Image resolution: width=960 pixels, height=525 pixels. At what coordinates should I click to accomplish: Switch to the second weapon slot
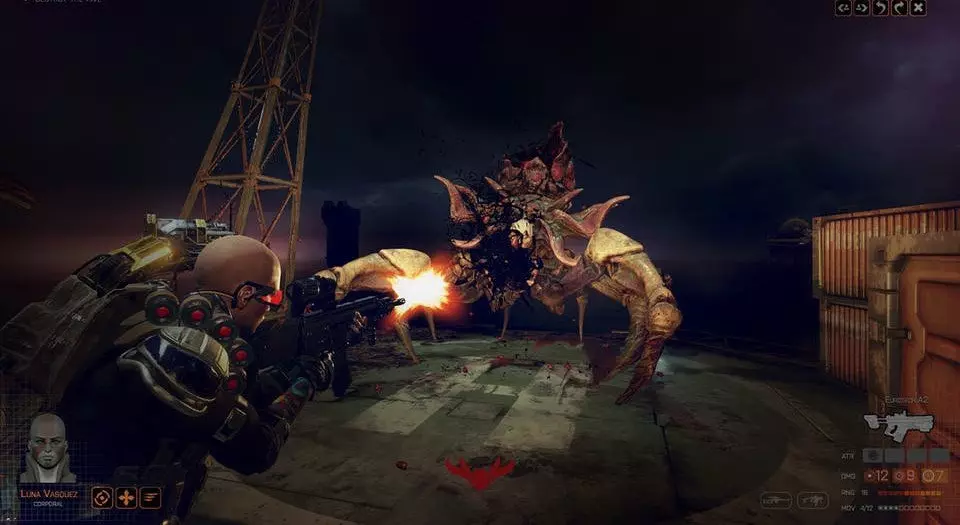(x=812, y=499)
